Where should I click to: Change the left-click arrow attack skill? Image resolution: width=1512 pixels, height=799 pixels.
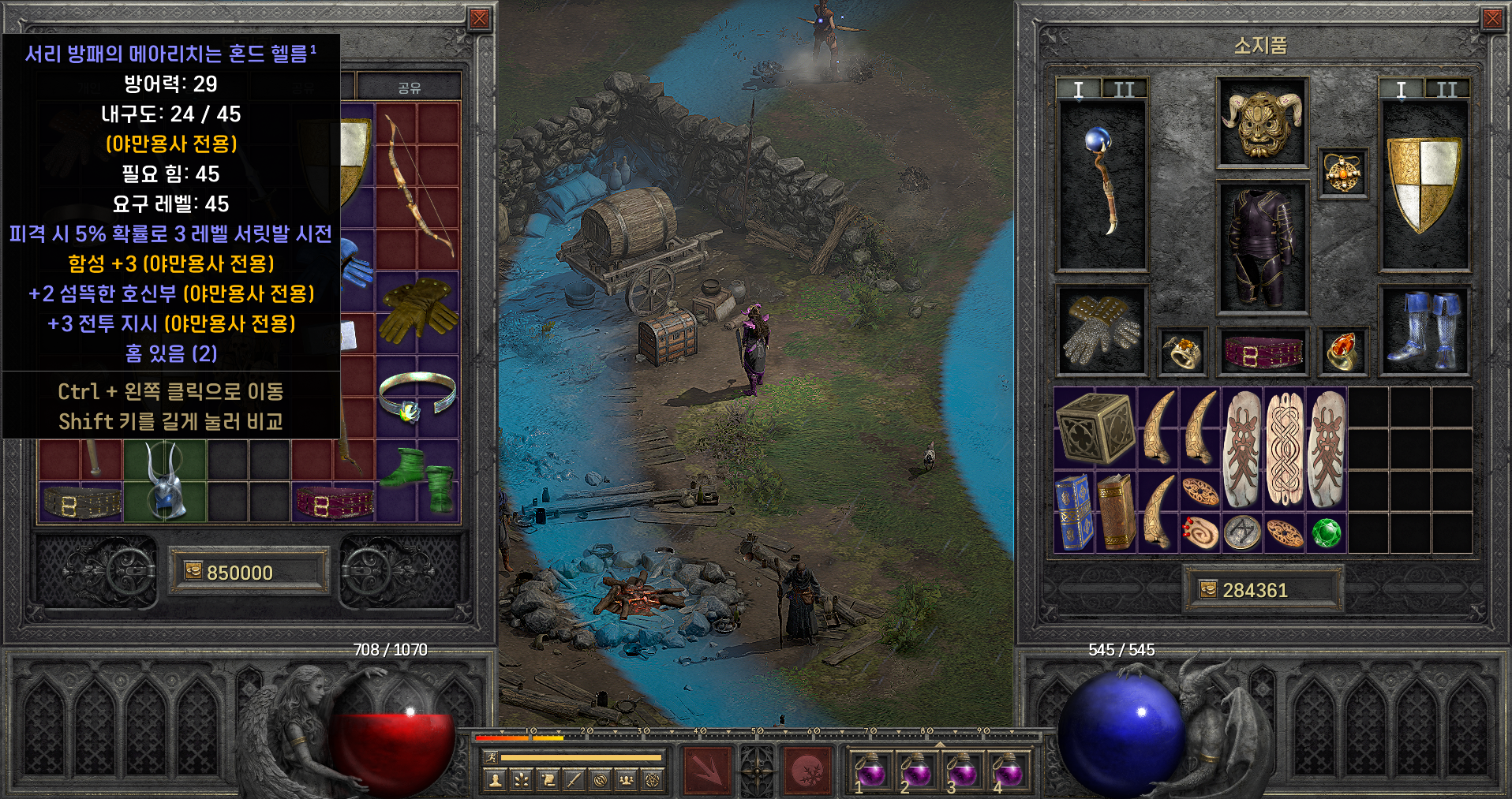tap(707, 771)
